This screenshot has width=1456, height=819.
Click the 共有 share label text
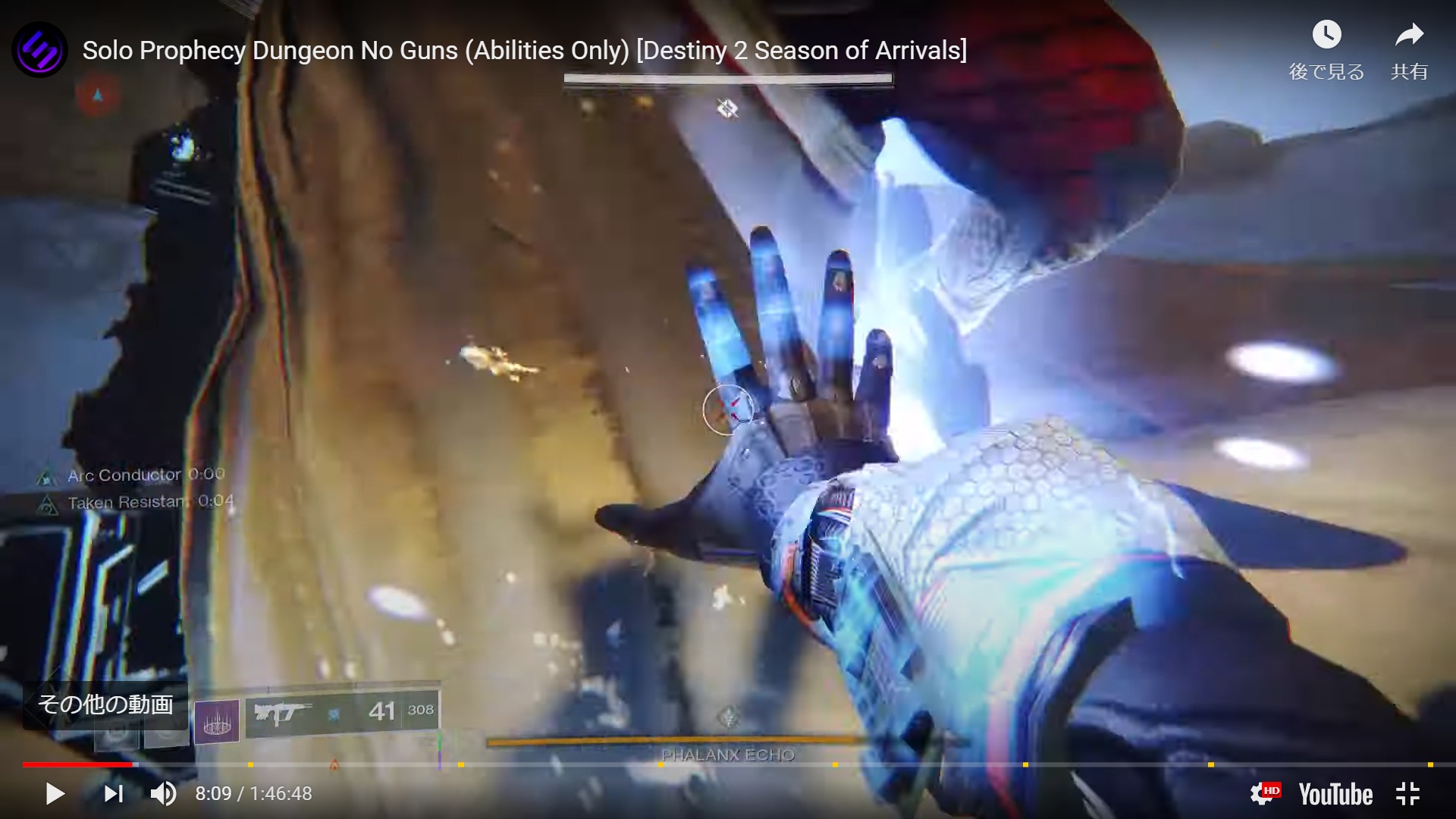pos(1410,73)
